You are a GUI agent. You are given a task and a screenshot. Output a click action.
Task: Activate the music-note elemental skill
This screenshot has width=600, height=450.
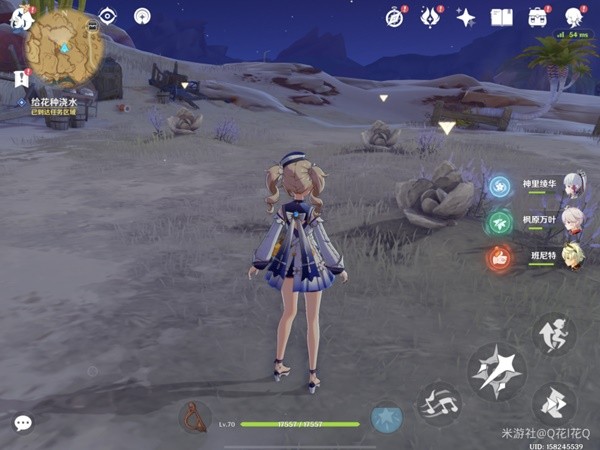click(438, 403)
